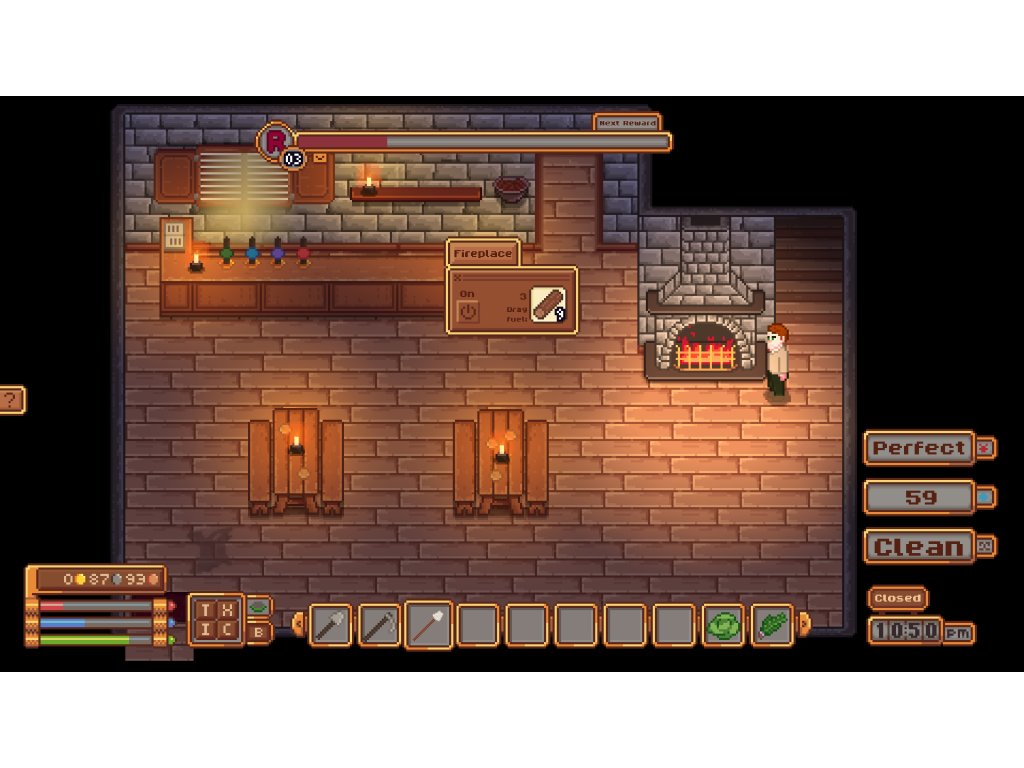This screenshot has height=768, width=1024.
Task: Click the hotbar's right arrow
Action: tap(804, 625)
